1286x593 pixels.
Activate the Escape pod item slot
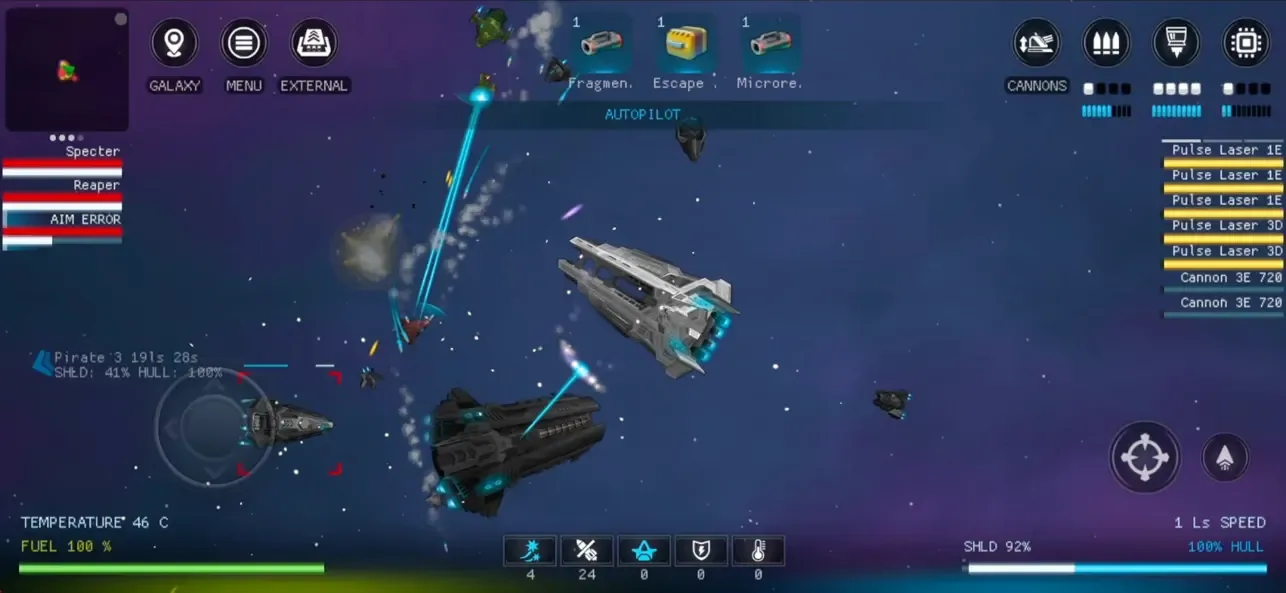point(685,44)
